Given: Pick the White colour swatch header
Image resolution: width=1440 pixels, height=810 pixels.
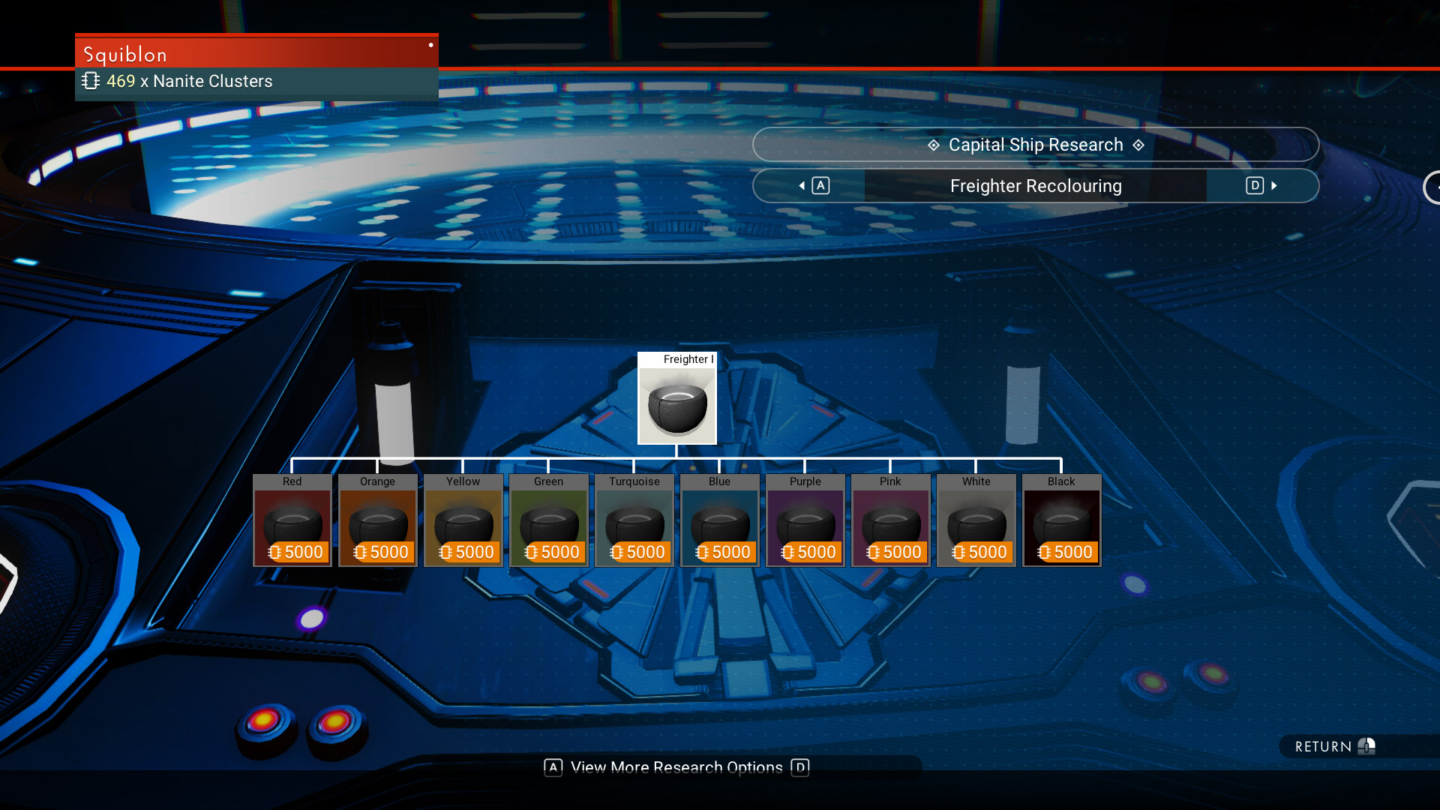Looking at the screenshot, I should 976,481.
